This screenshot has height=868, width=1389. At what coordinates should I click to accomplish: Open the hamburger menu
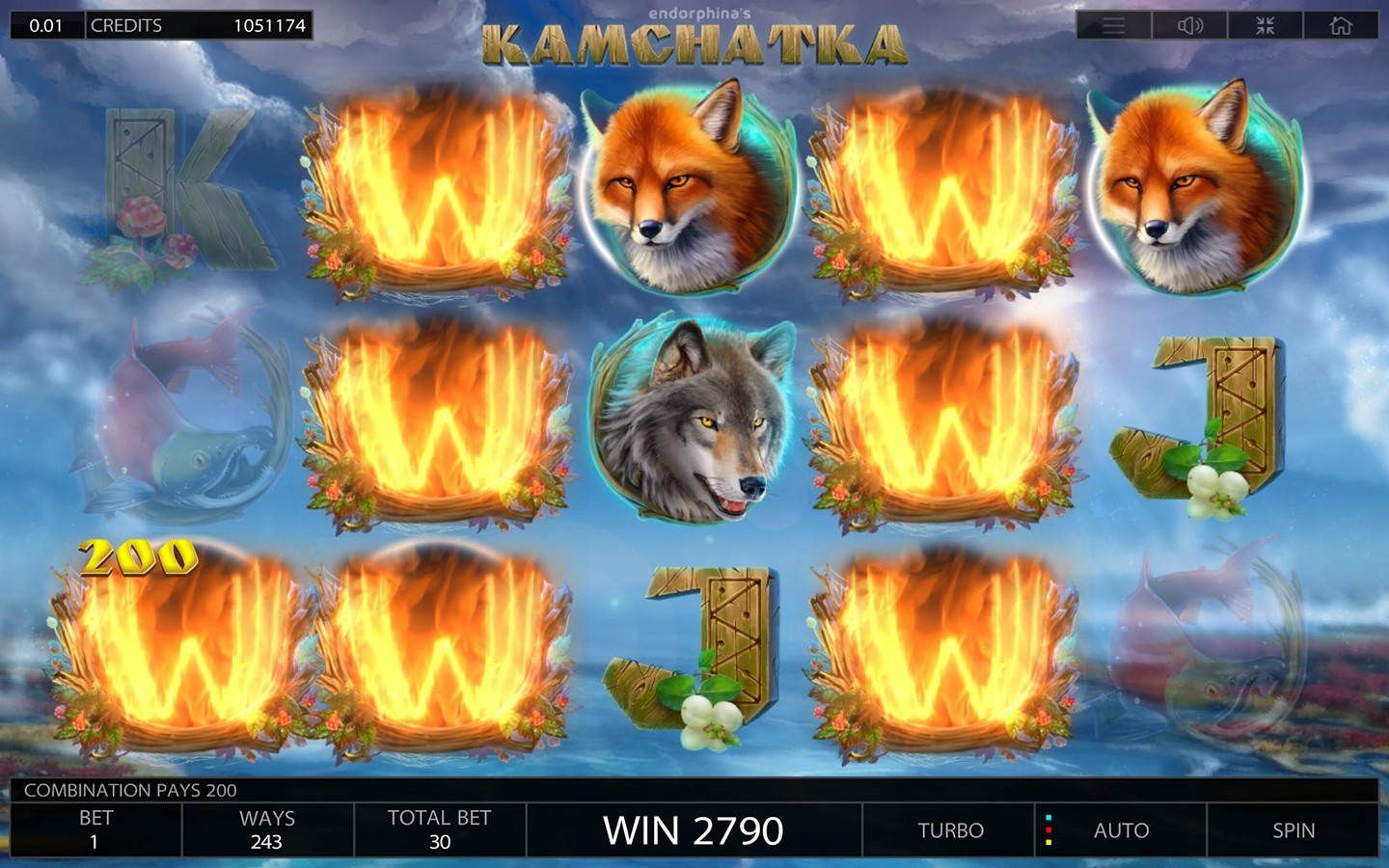[x=1114, y=26]
